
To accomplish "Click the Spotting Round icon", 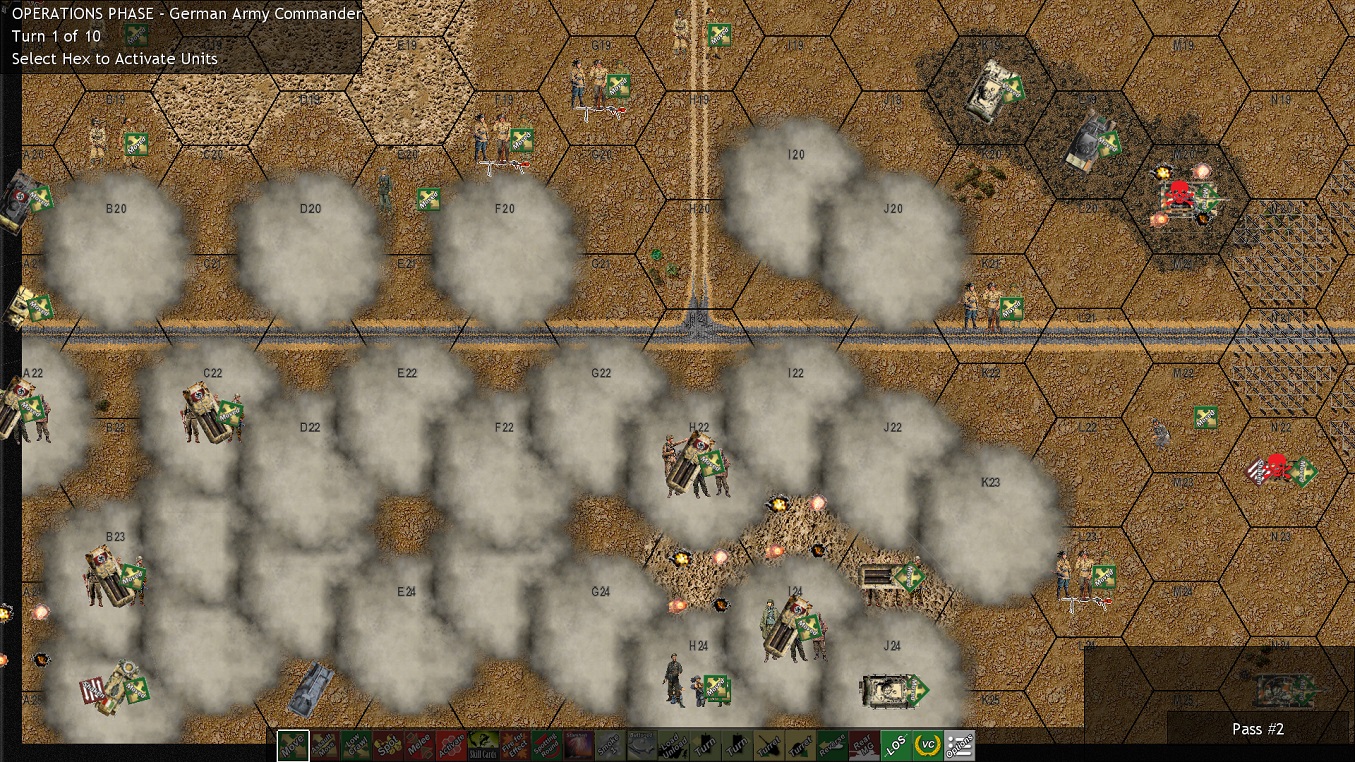I will coord(545,745).
